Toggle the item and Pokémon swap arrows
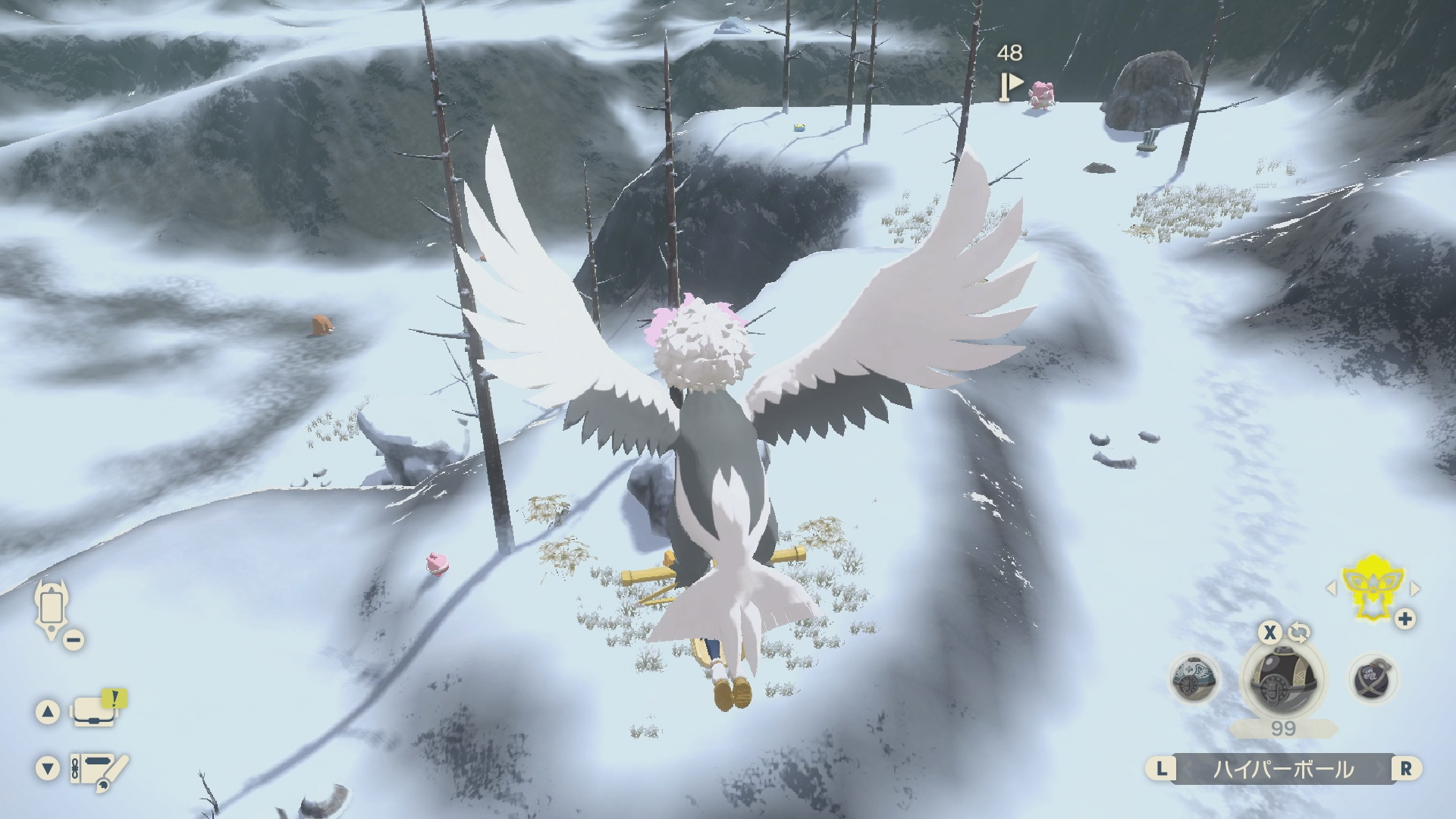 coord(1299,632)
